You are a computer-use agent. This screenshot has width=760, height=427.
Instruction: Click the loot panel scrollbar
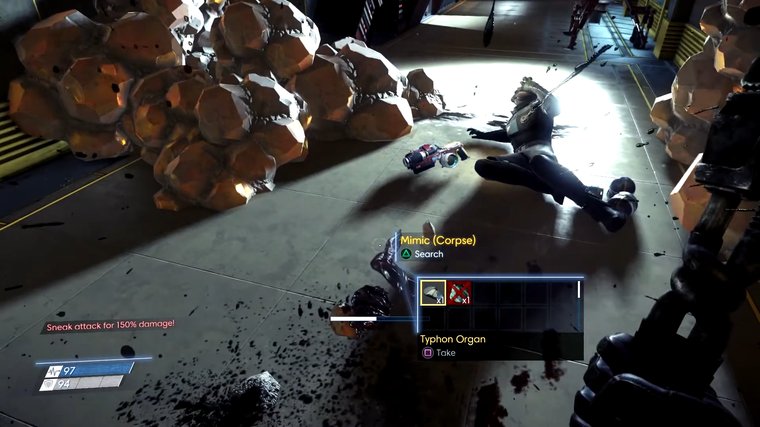pyautogui.click(x=578, y=290)
